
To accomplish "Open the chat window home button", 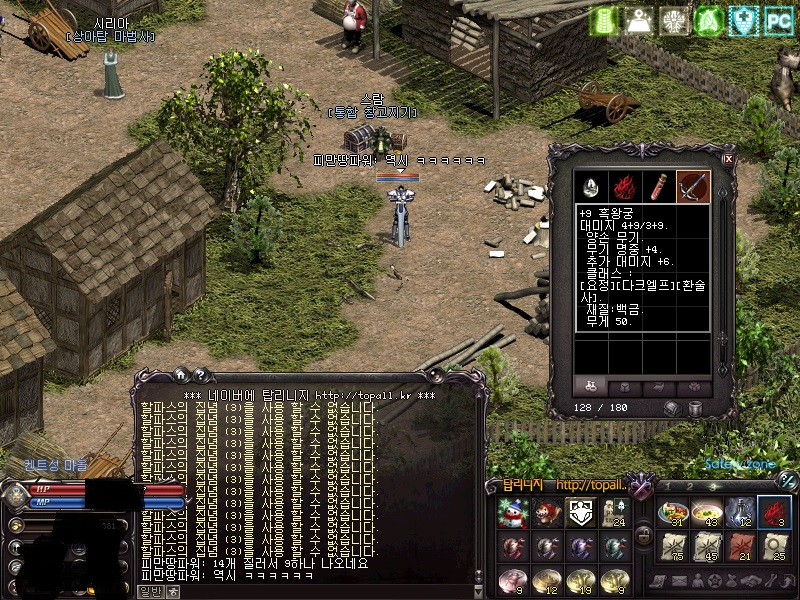I will 181,375.
